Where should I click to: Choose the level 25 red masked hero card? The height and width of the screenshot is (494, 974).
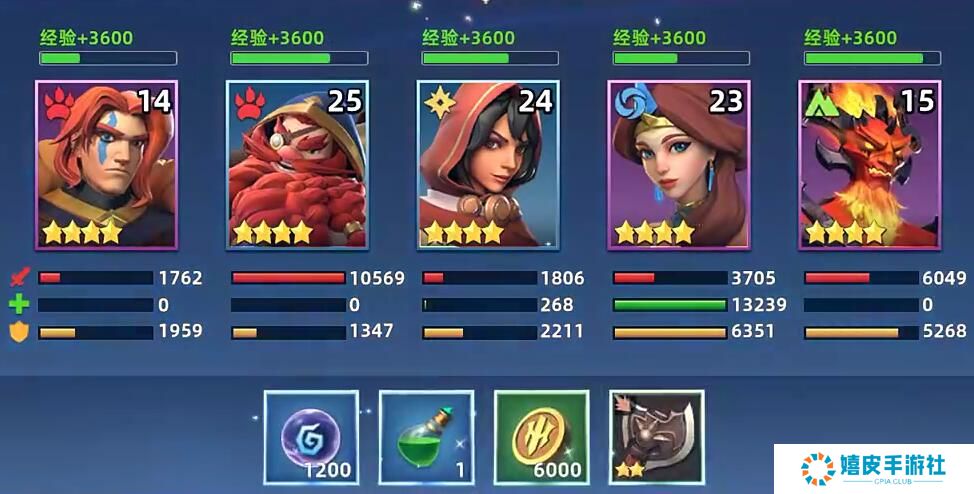pos(297,165)
